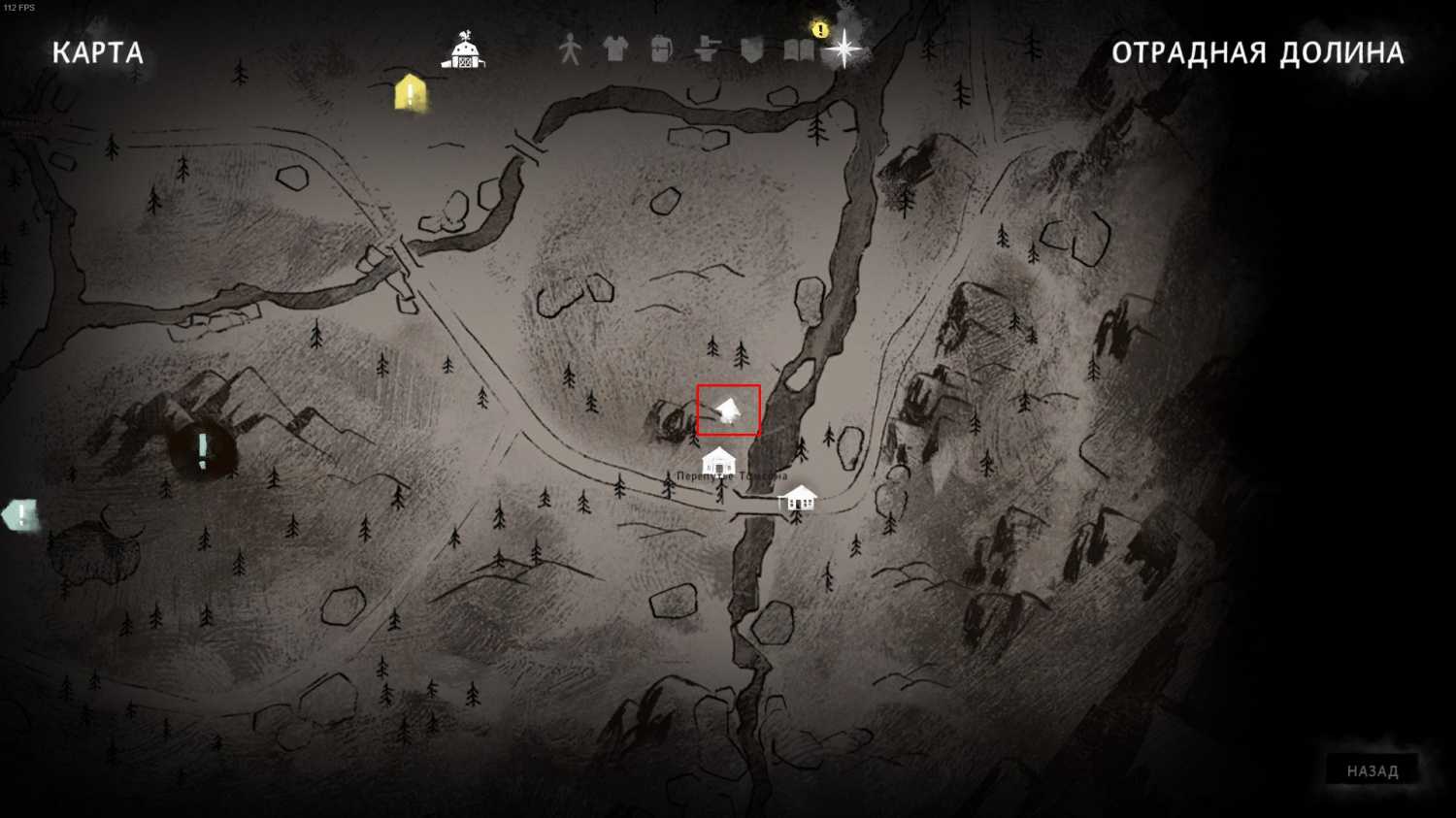1456x818 pixels.
Task: Open the backpack inventory tab
Action: pos(661,49)
